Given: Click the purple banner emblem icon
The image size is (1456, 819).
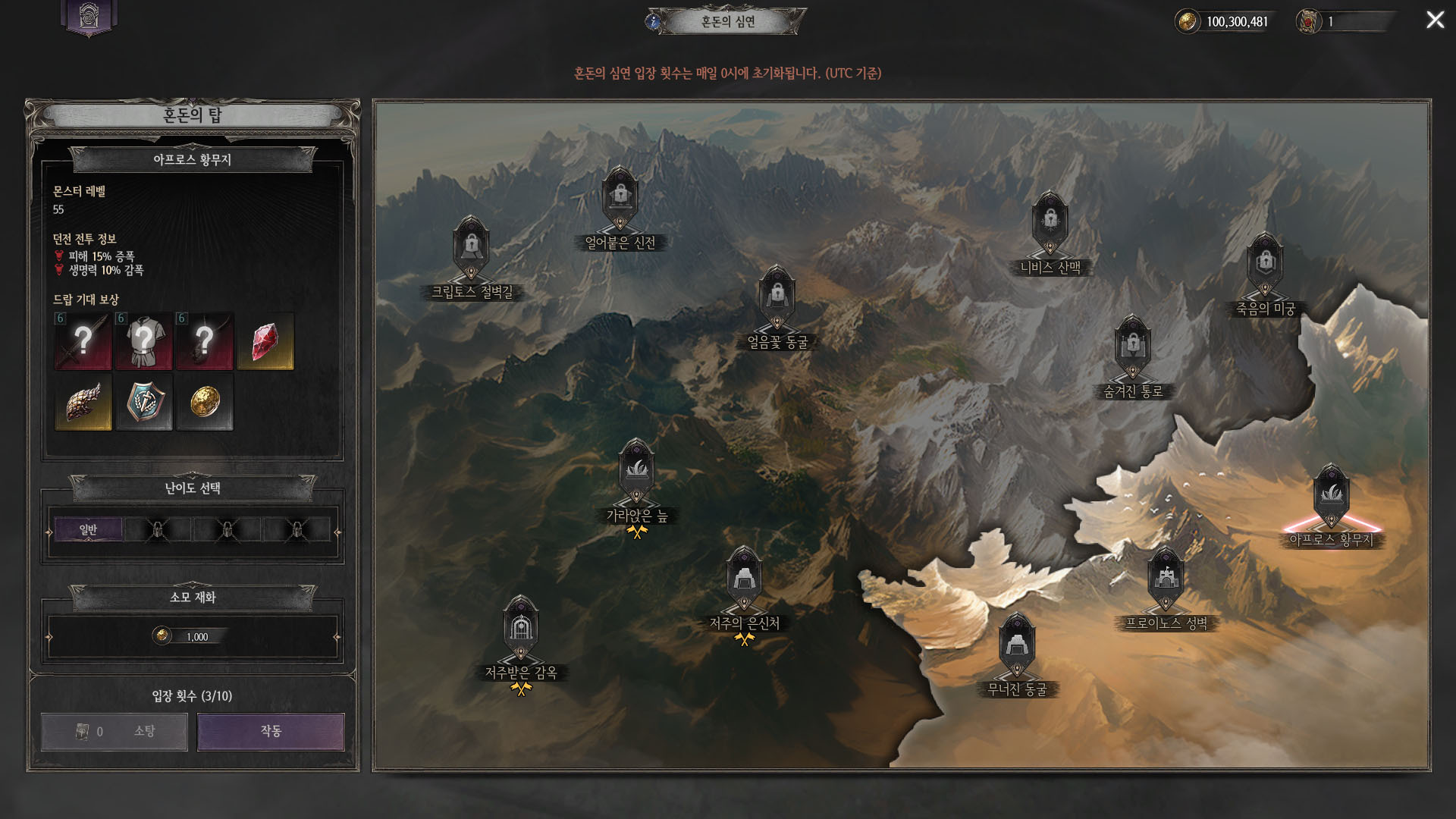Looking at the screenshot, I should [89, 17].
